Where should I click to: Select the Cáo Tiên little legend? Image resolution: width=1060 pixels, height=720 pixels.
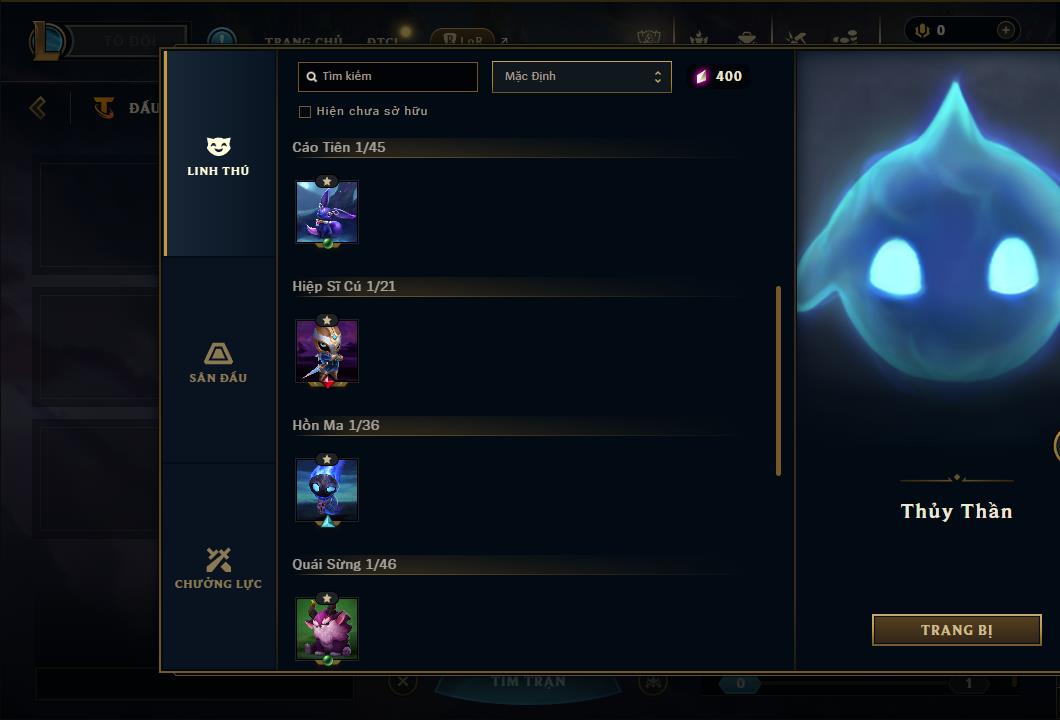tap(327, 212)
